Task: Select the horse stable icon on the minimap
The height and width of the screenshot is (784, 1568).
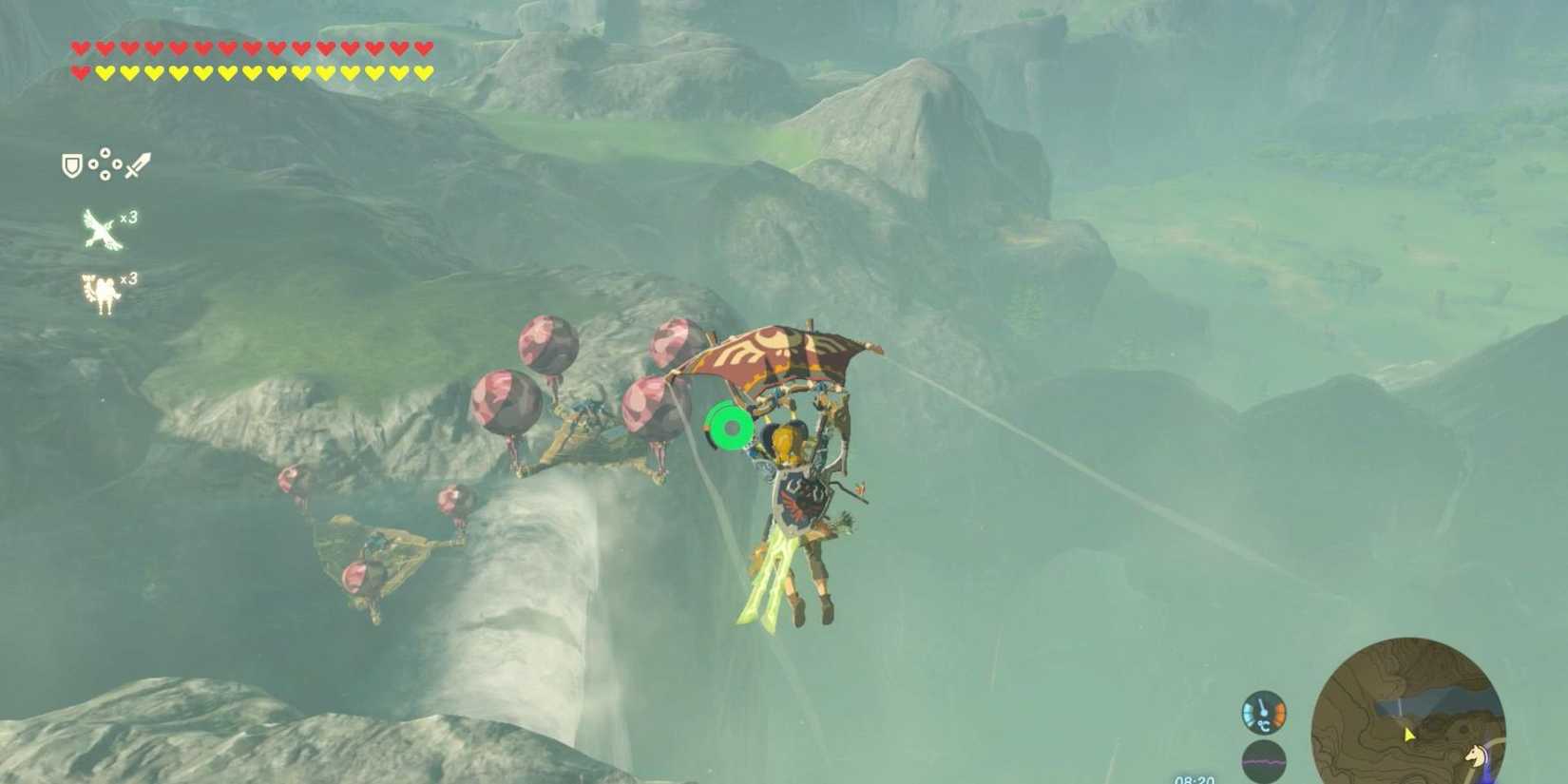Action: click(1475, 755)
